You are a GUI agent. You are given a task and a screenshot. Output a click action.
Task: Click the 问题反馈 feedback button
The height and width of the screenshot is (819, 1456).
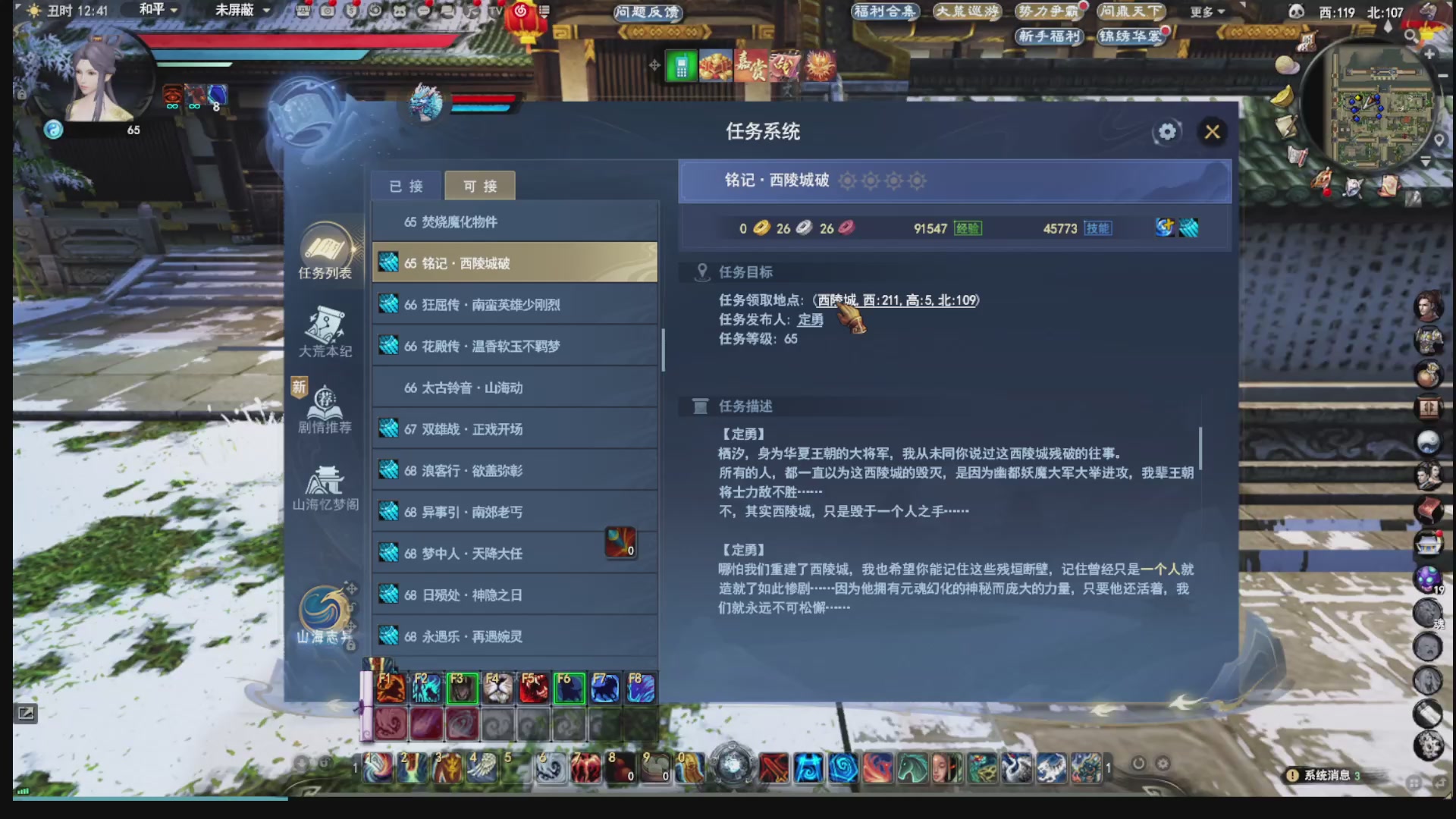point(647,13)
